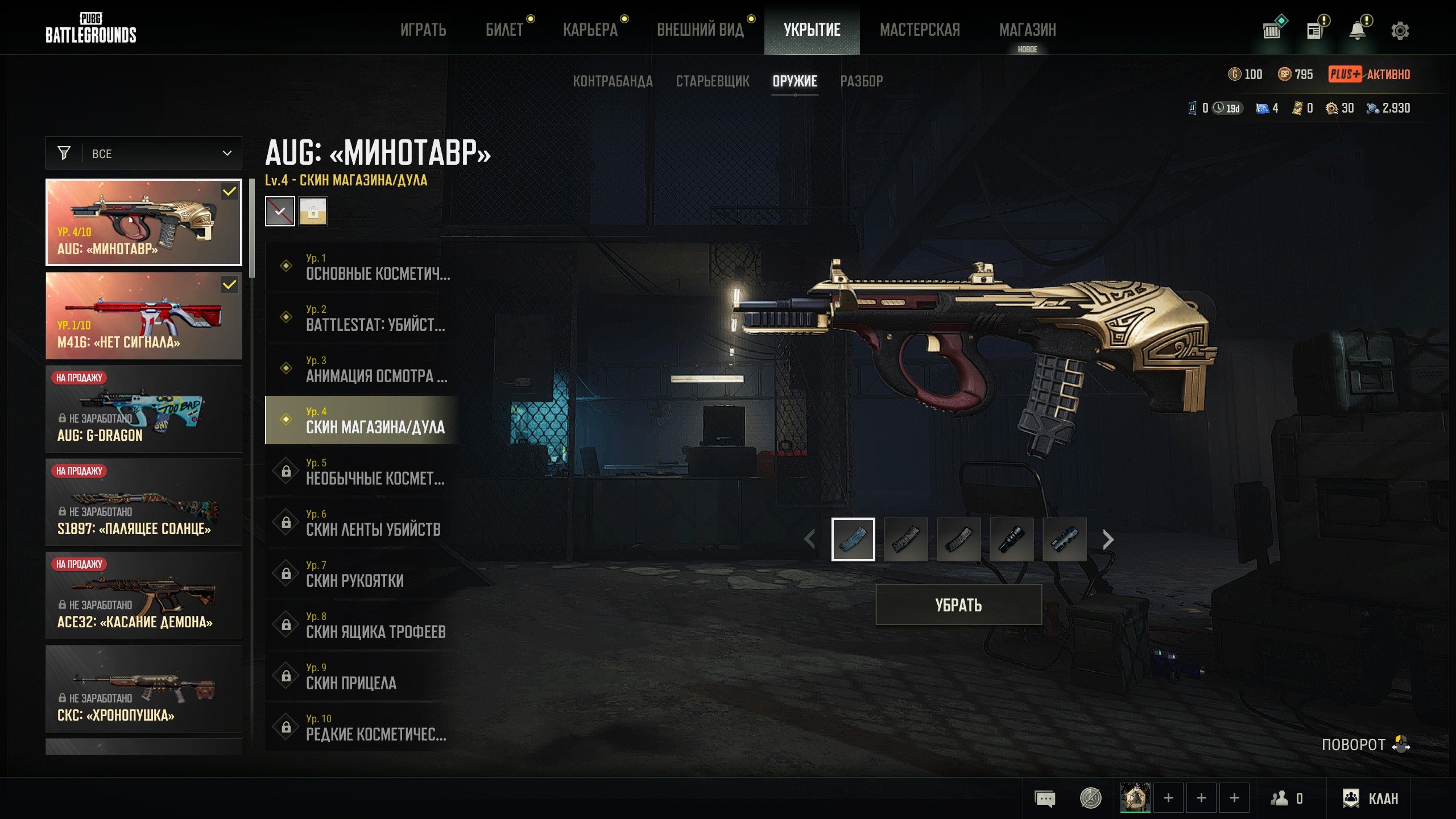Choose level 7 СКИН РУКОЯТКИ row
Screen dimensions: 1456x819
[x=362, y=574]
